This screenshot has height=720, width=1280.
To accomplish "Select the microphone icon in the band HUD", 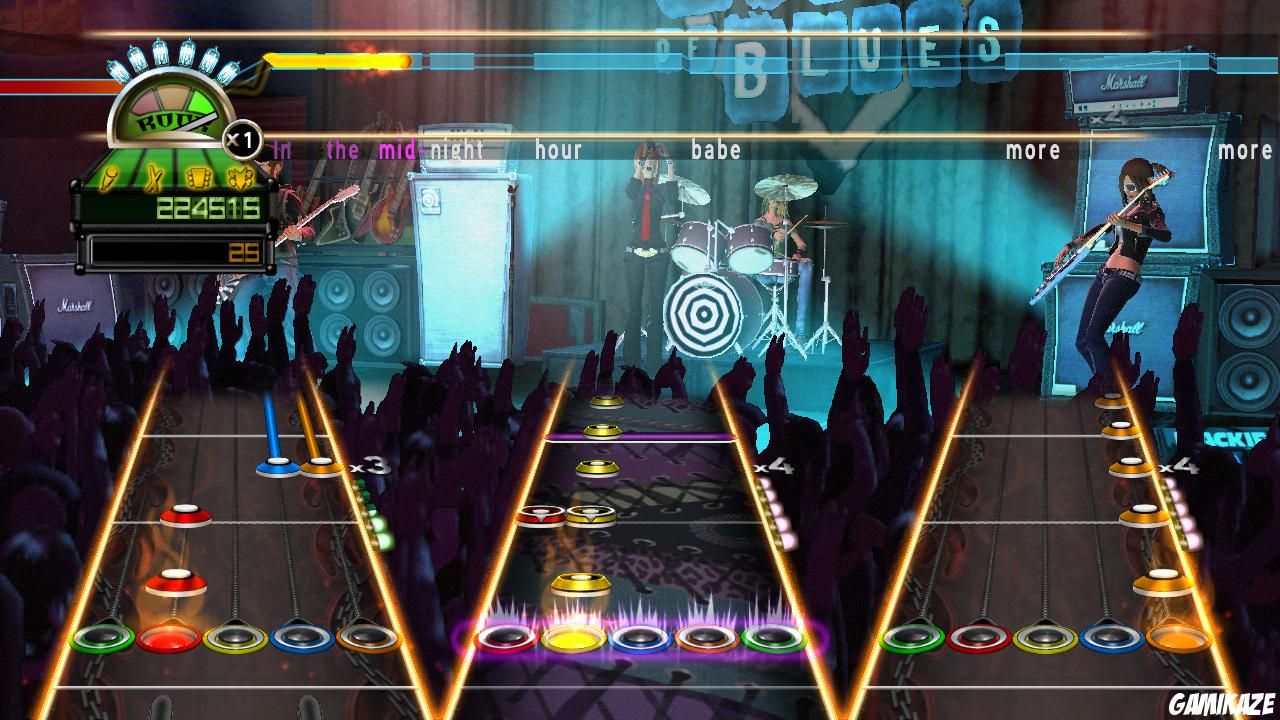I will [108, 178].
